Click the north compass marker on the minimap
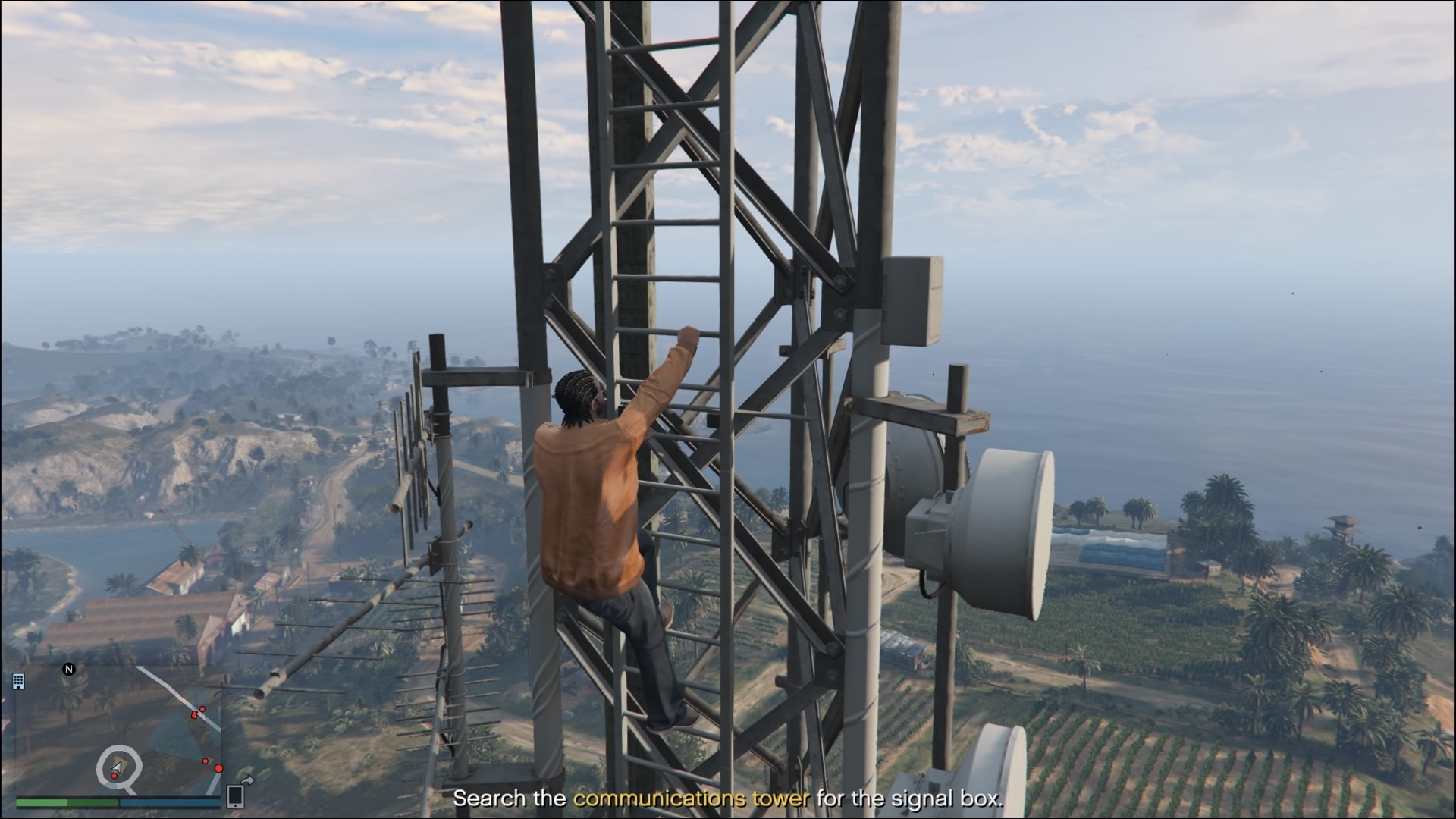1456x819 pixels. click(x=69, y=669)
